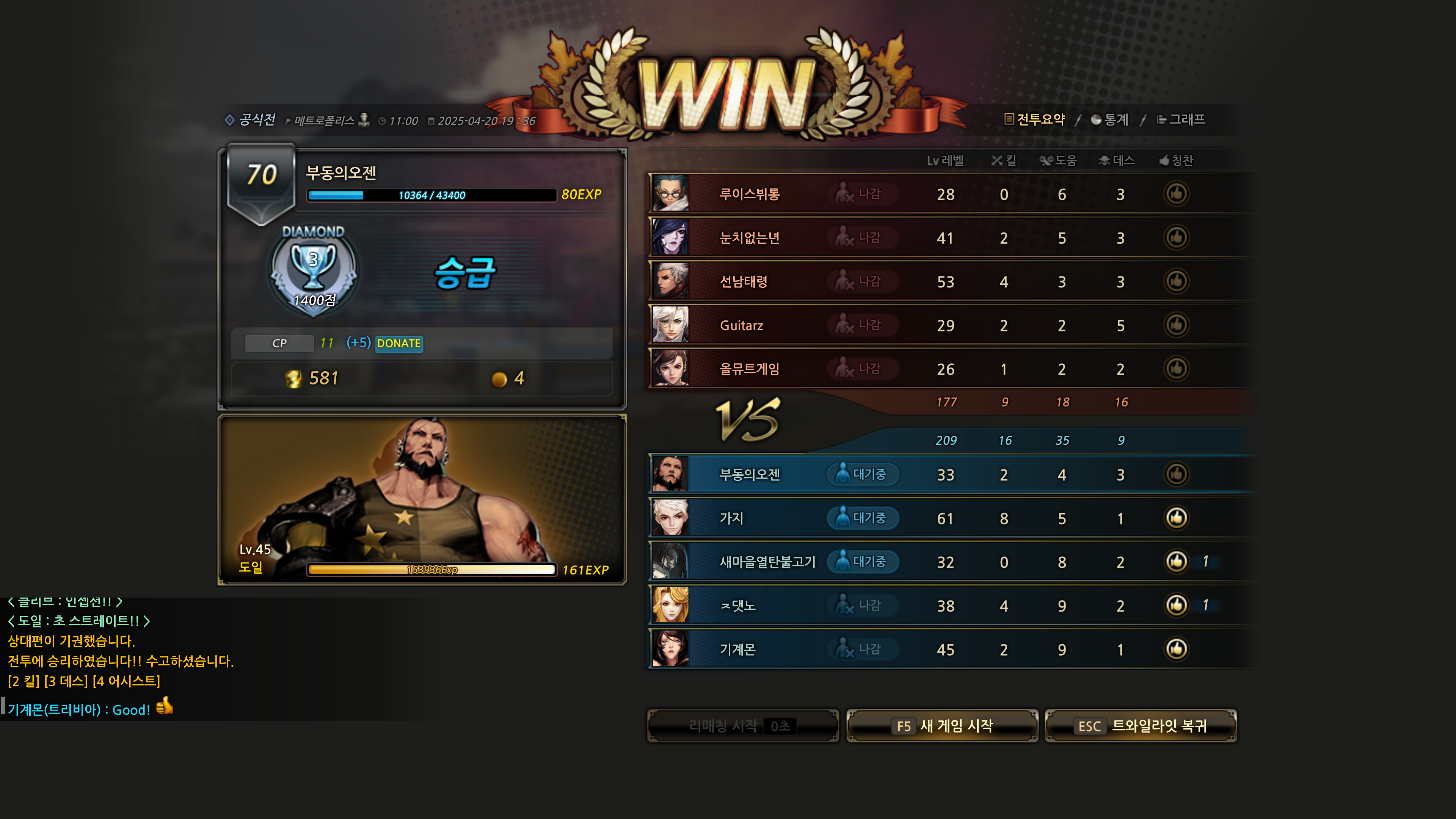Give a thumbs-up to 기계몬
The image size is (1456, 819).
point(1176,649)
